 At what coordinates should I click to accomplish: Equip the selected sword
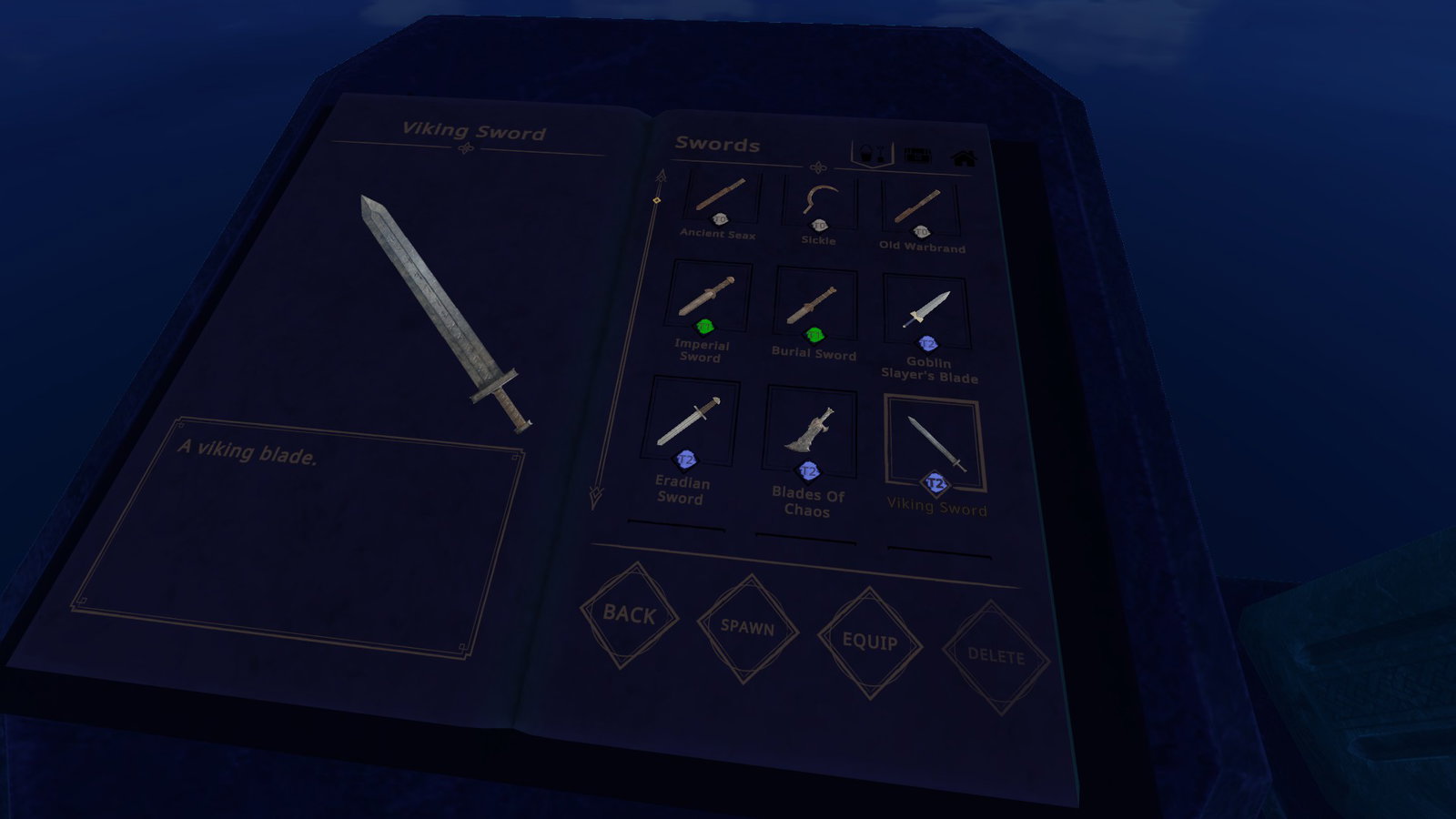pos(869,642)
